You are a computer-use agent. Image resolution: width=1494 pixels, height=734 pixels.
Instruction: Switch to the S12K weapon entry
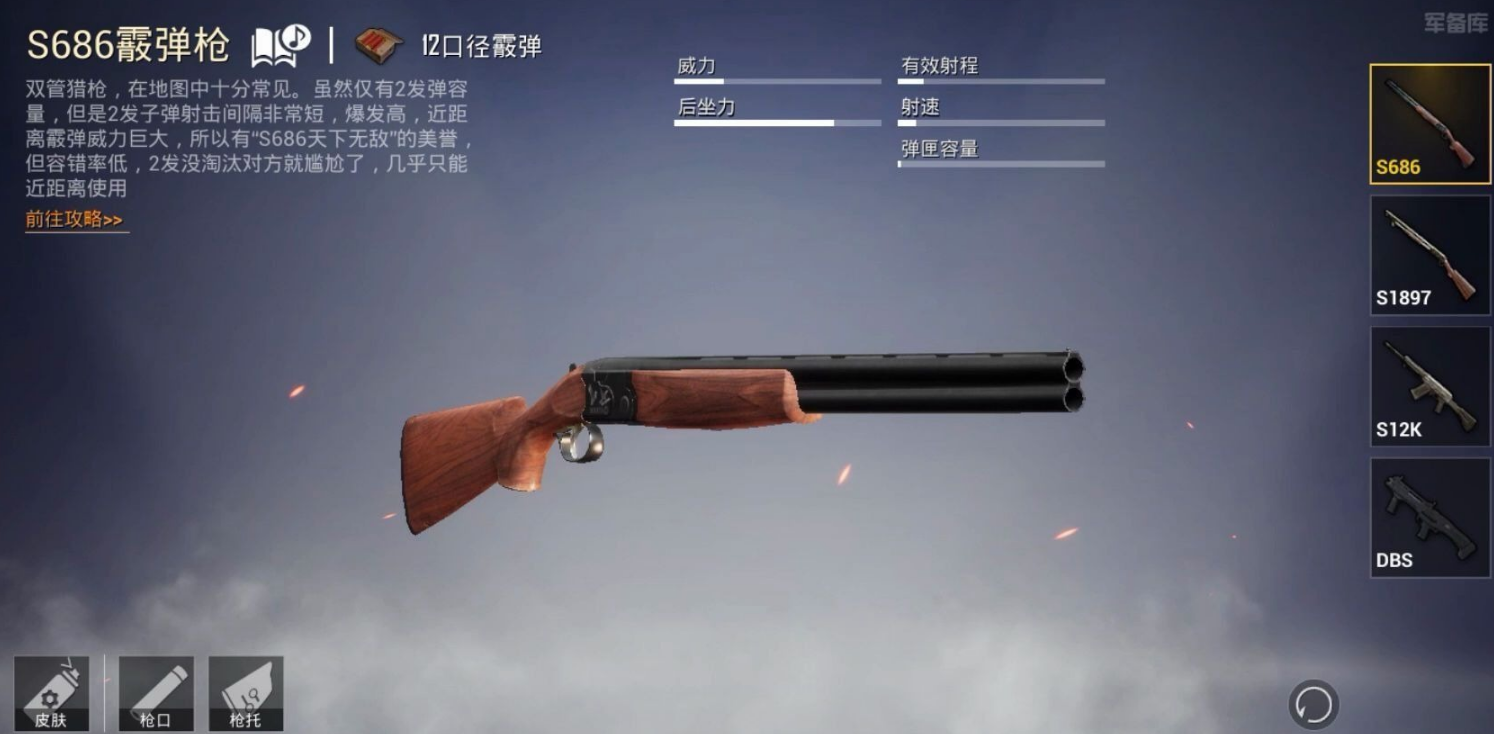pyautogui.click(x=1429, y=387)
